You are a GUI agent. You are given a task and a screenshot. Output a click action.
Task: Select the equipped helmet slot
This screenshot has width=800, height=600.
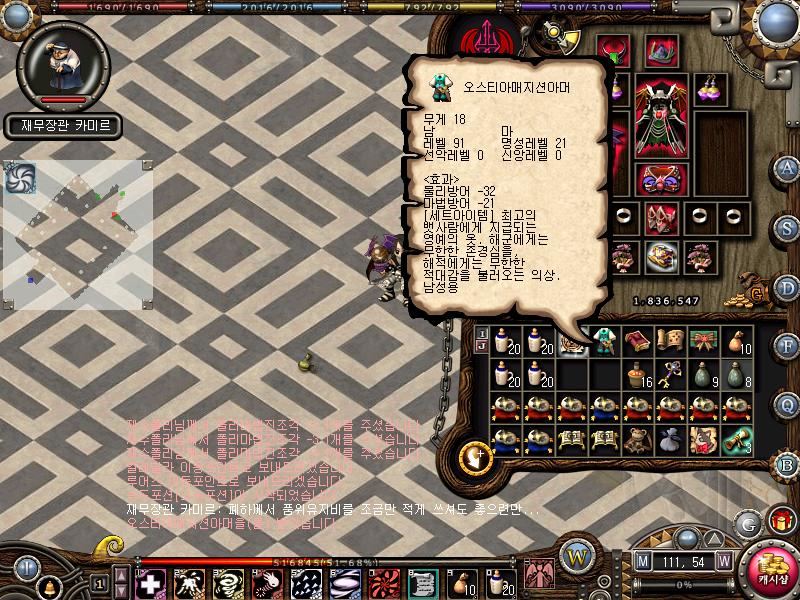coord(658,50)
